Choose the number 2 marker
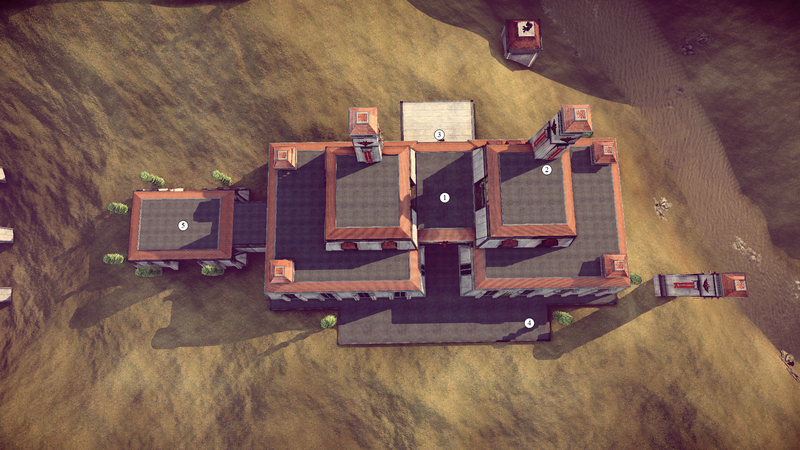 547,170
